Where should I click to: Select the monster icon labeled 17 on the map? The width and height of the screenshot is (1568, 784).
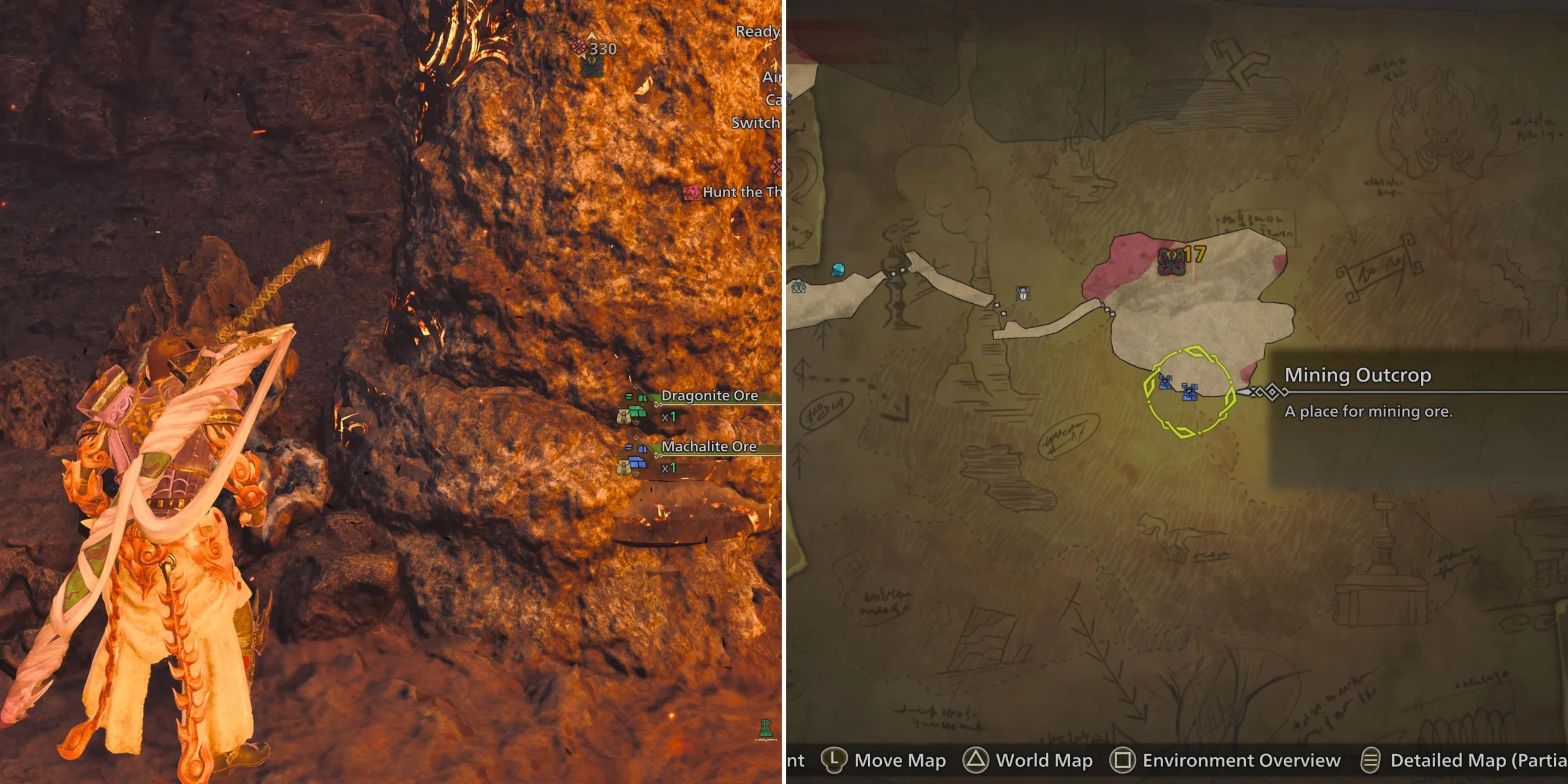tap(1173, 263)
